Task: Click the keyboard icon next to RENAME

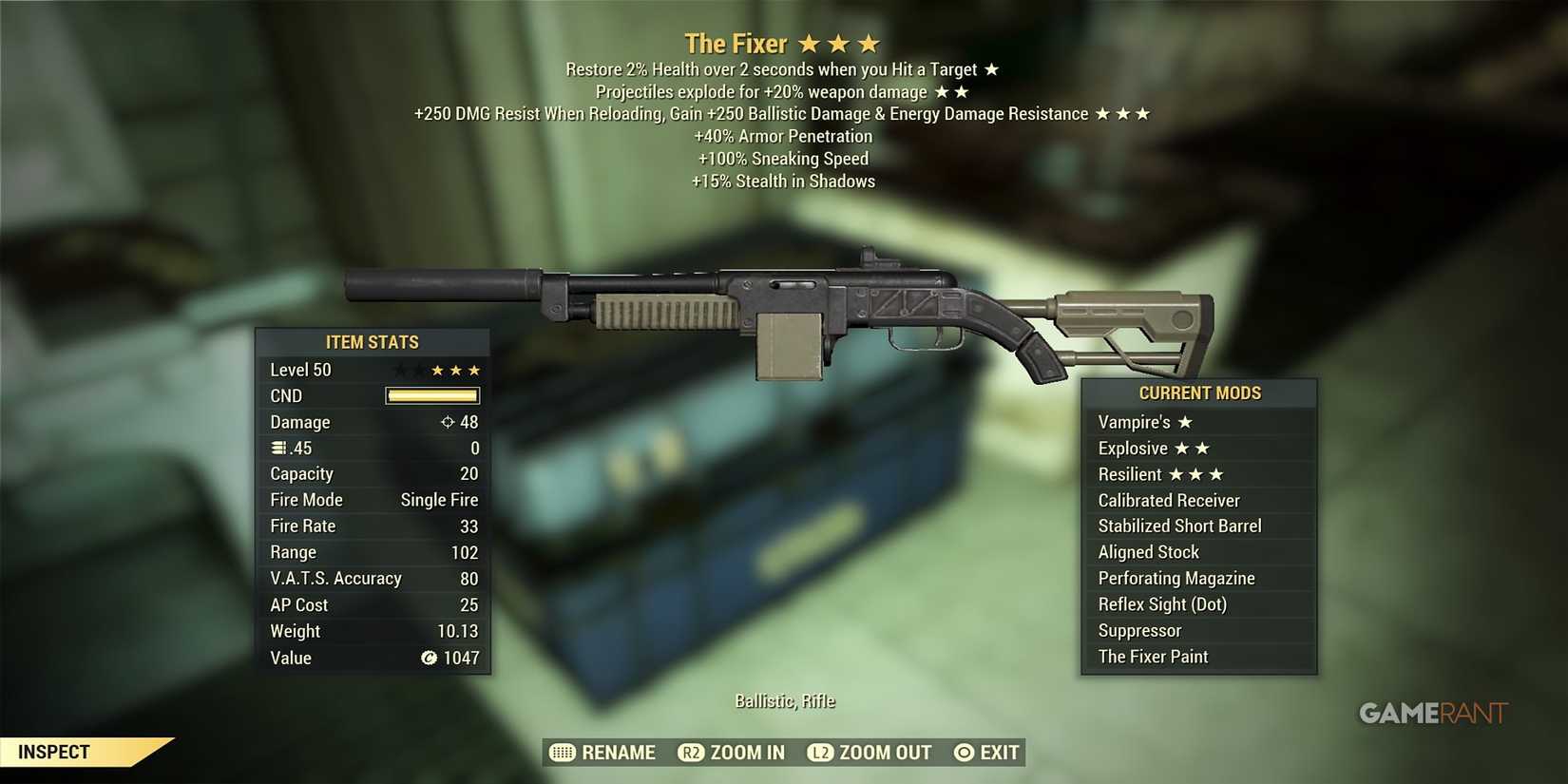Action: click(x=561, y=752)
